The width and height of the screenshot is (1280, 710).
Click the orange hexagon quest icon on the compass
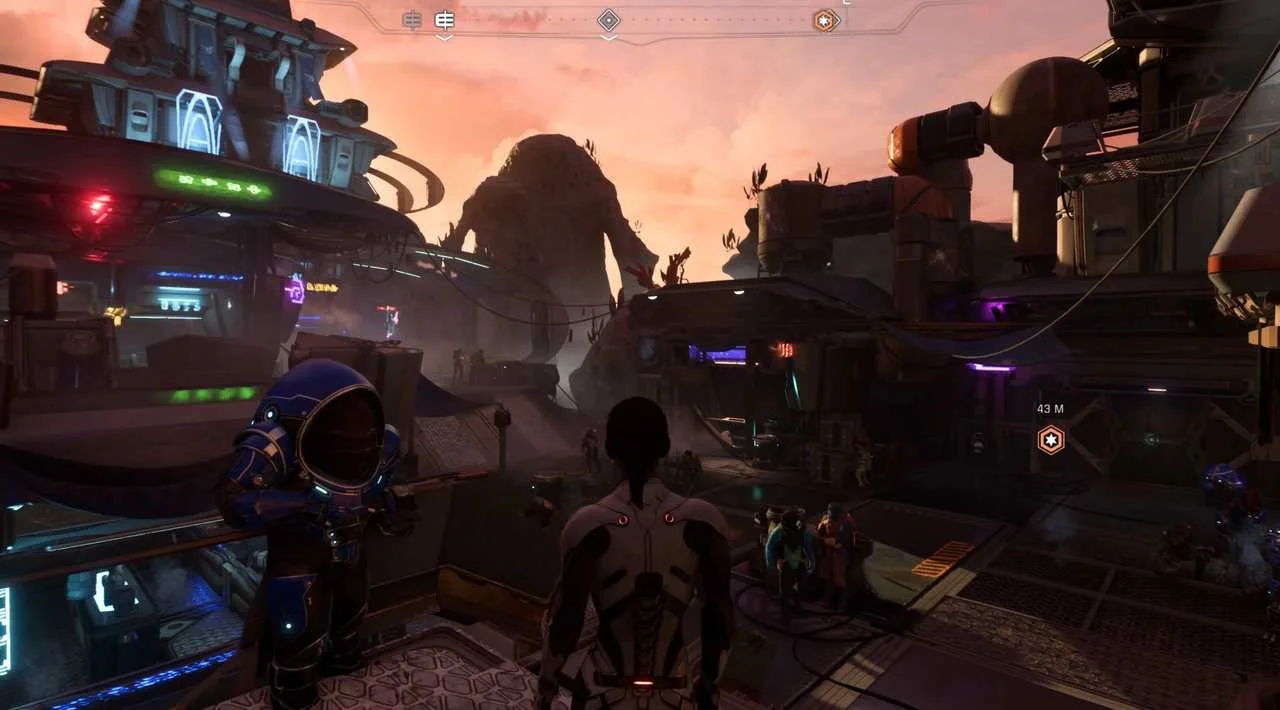pos(825,20)
